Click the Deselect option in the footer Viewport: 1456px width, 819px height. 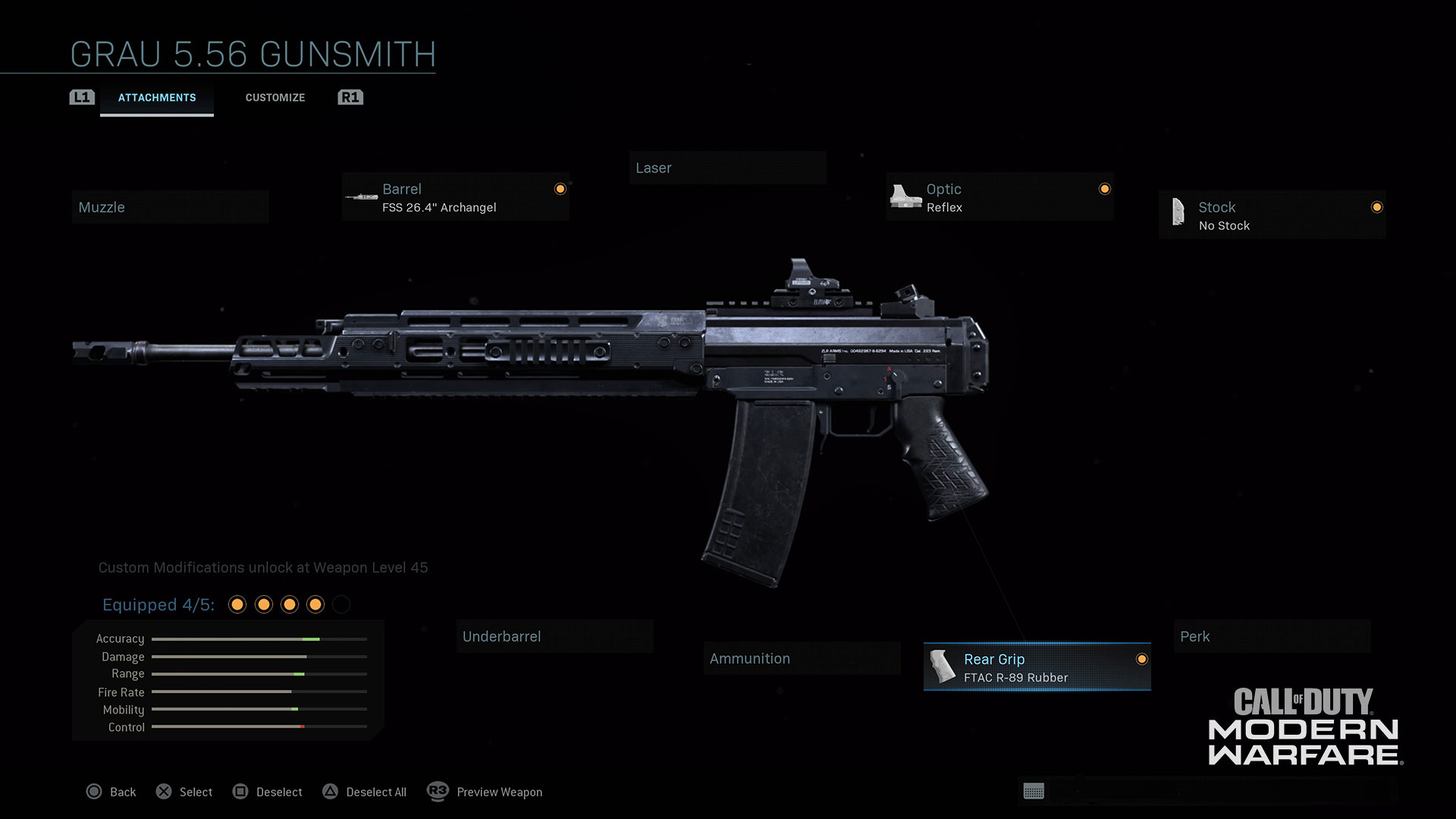[x=268, y=792]
